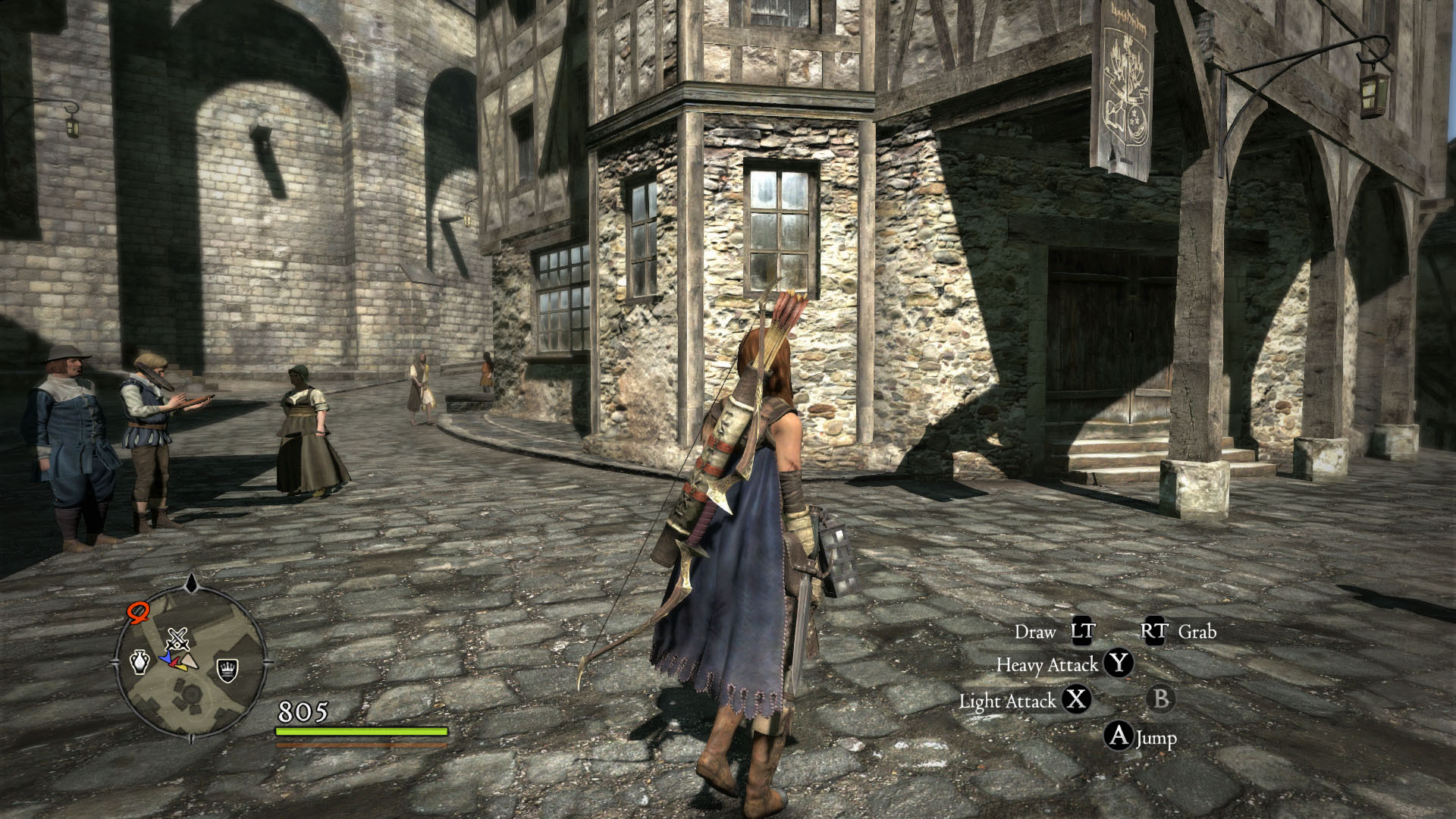Select the crossed swords marker on minimap
1456x819 pixels.
[x=177, y=639]
